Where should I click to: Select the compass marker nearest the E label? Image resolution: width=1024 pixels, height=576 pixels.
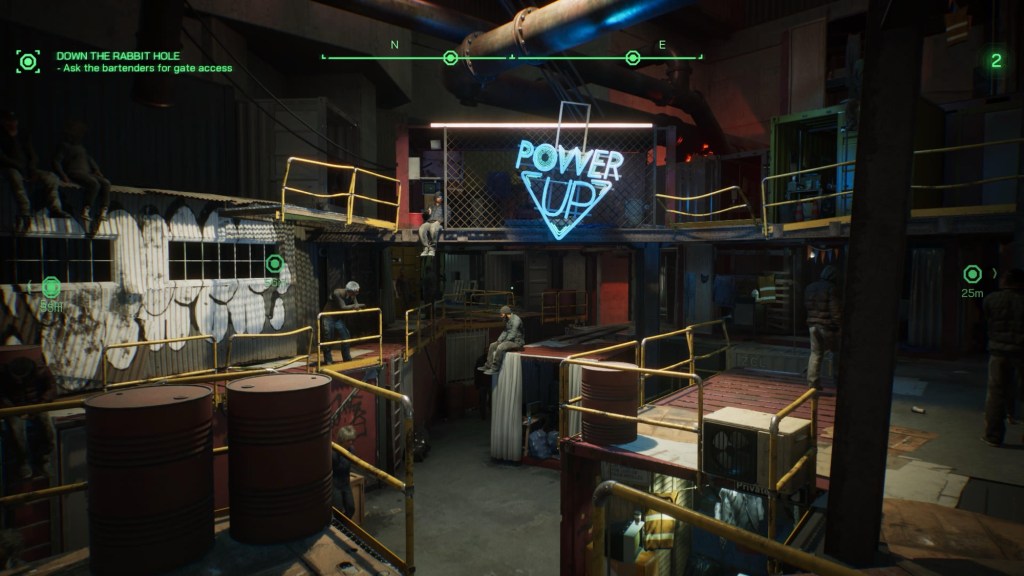[x=632, y=58]
